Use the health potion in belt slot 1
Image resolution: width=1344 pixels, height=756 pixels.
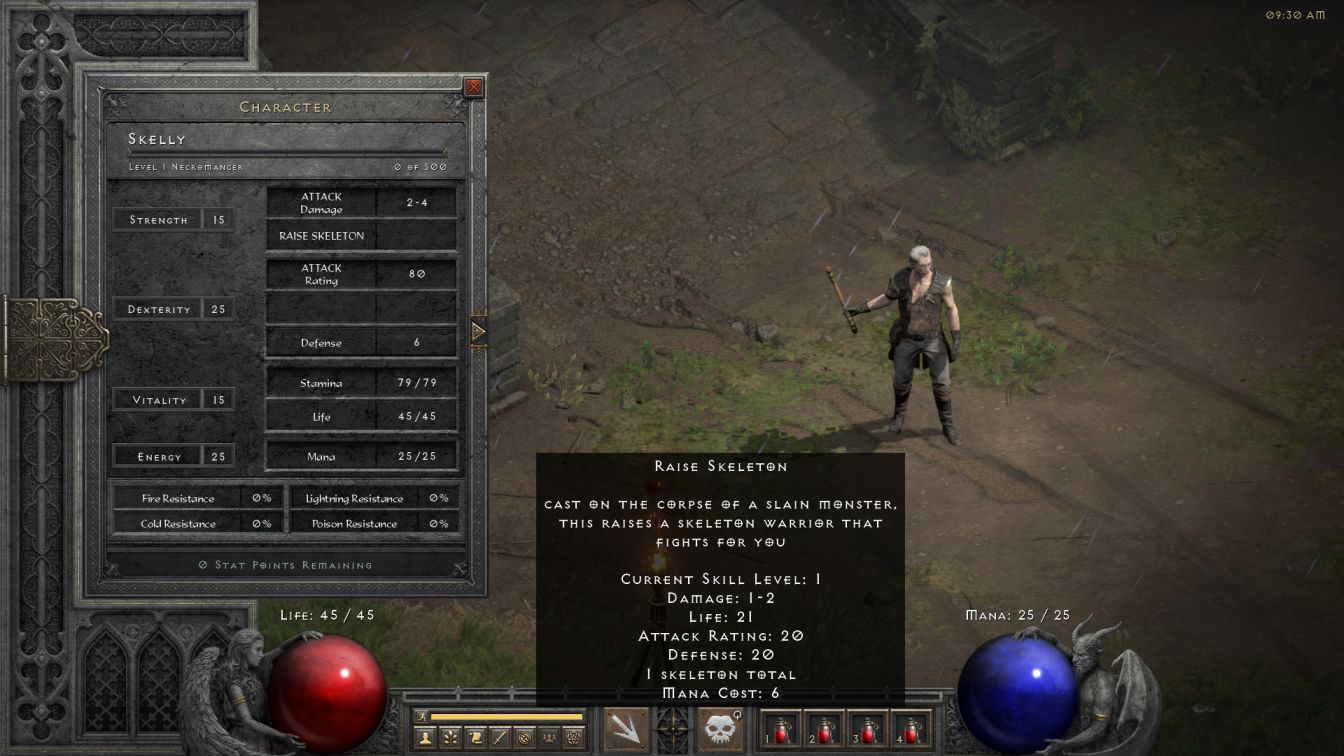[x=781, y=729]
